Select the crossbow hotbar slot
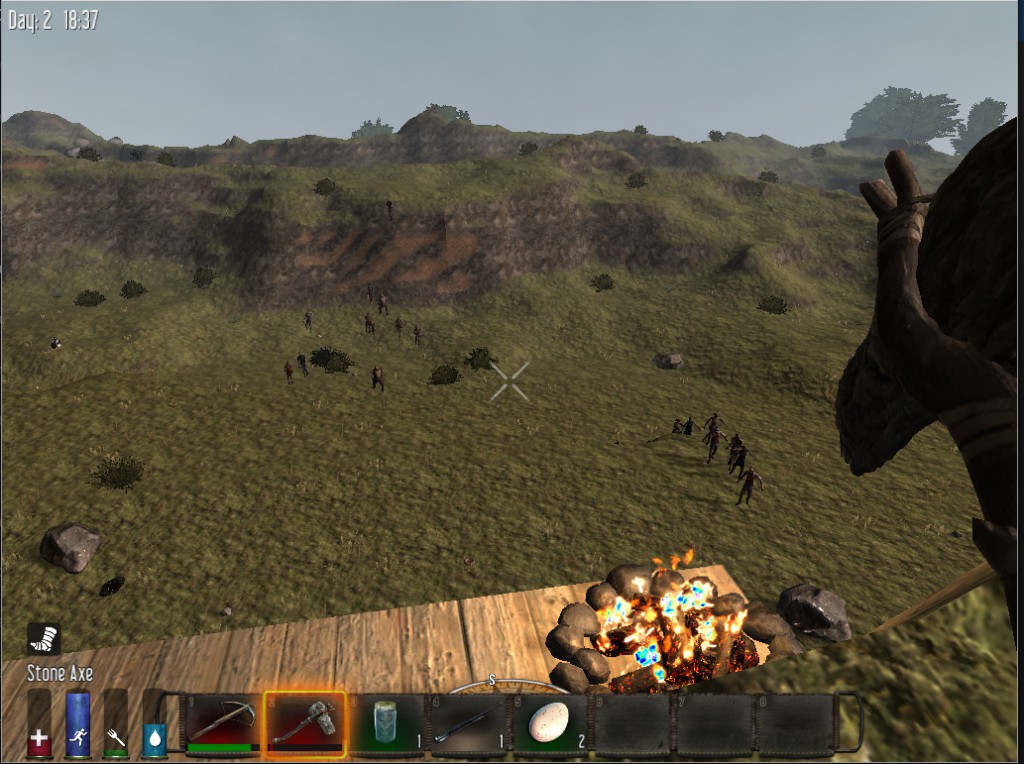1024x764 pixels. 222,723
